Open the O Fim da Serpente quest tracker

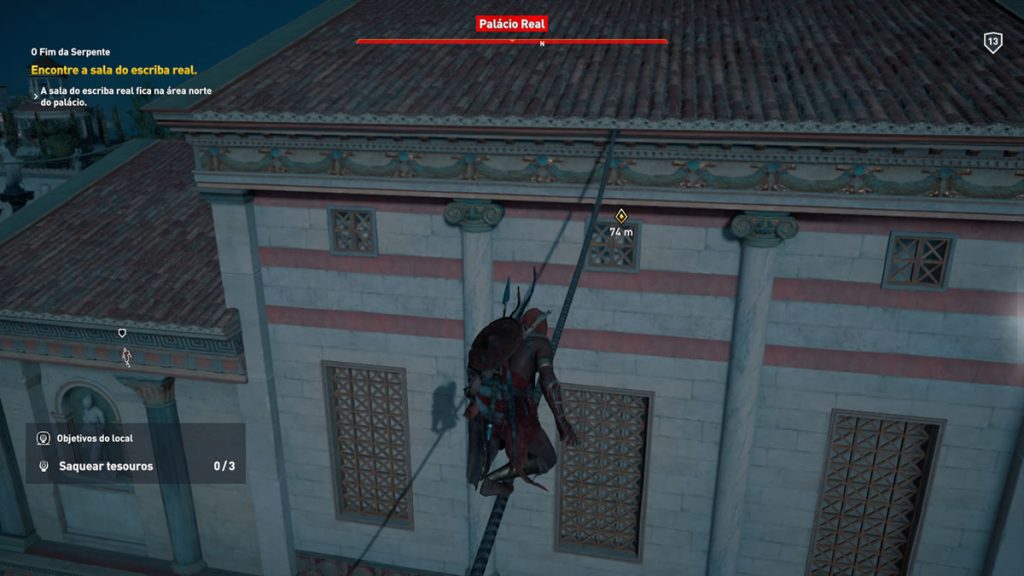pos(70,51)
